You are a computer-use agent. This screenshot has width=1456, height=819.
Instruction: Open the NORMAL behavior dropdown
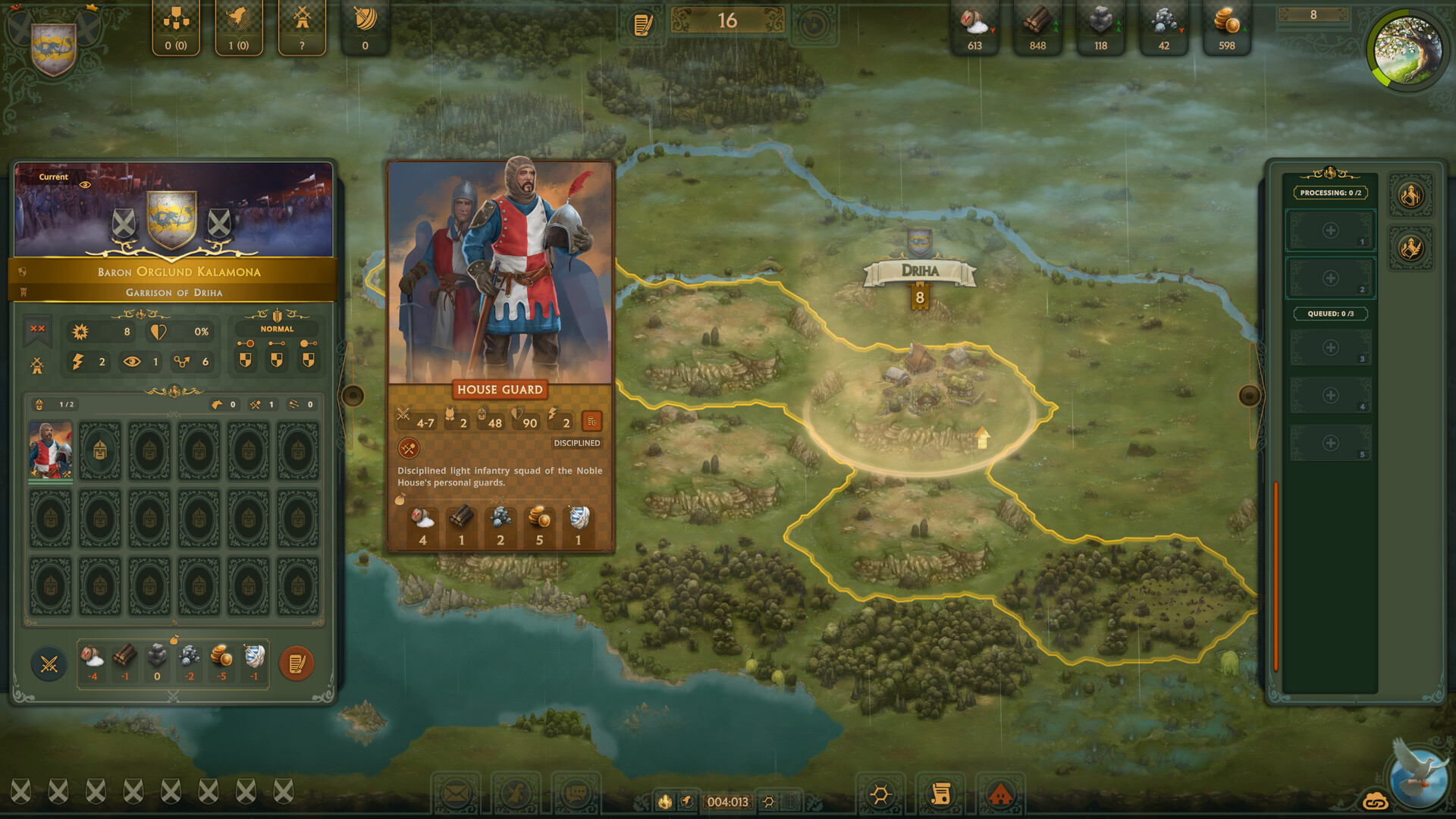point(277,328)
